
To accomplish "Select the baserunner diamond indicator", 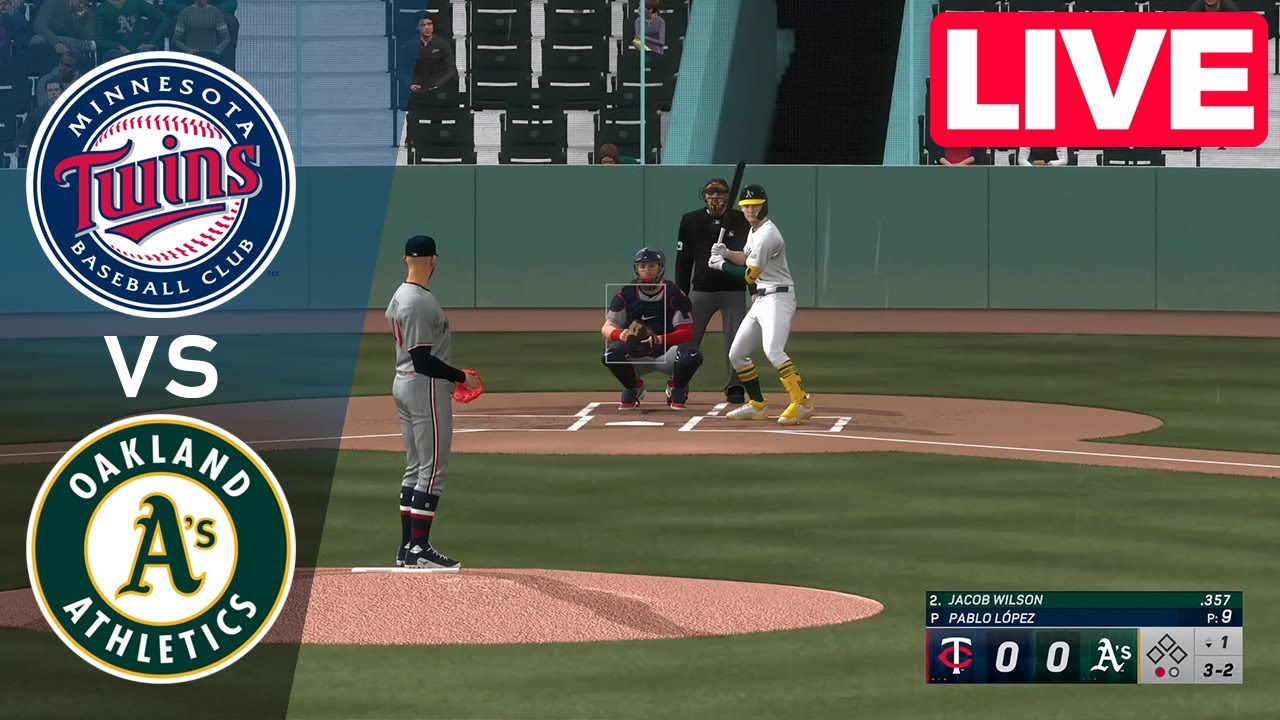I will [x=1169, y=651].
